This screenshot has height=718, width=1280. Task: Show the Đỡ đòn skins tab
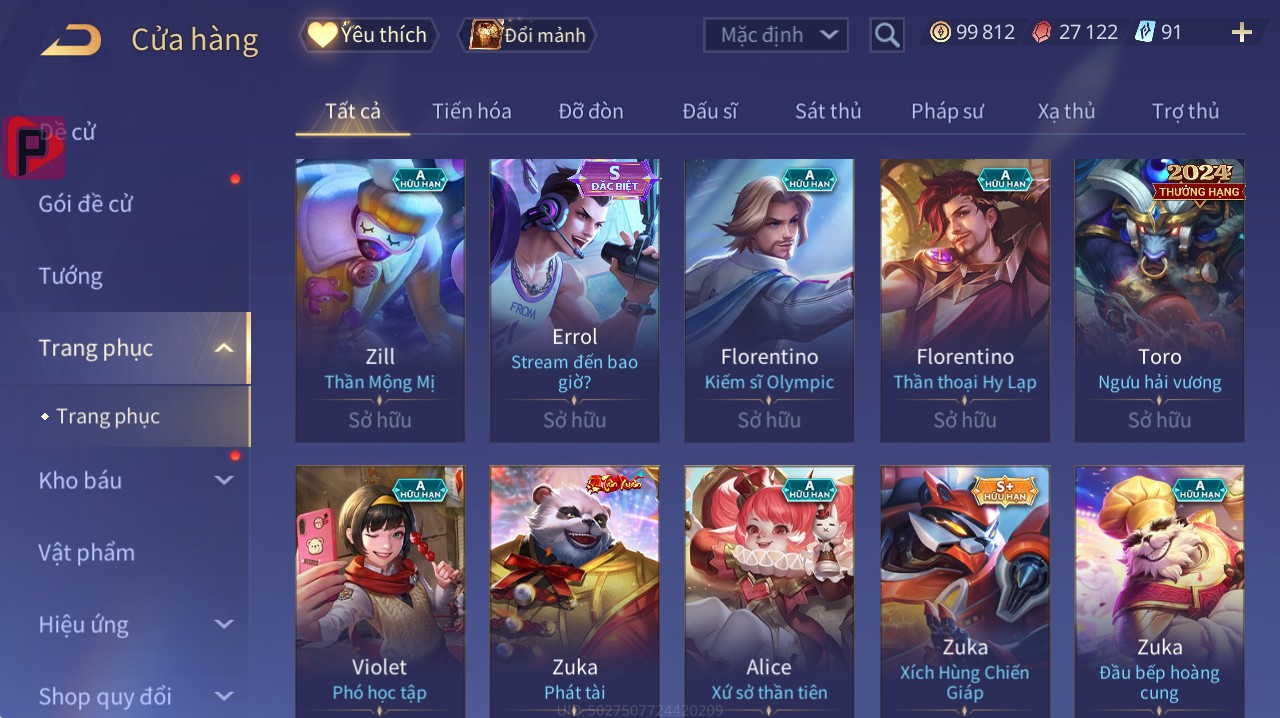point(590,111)
